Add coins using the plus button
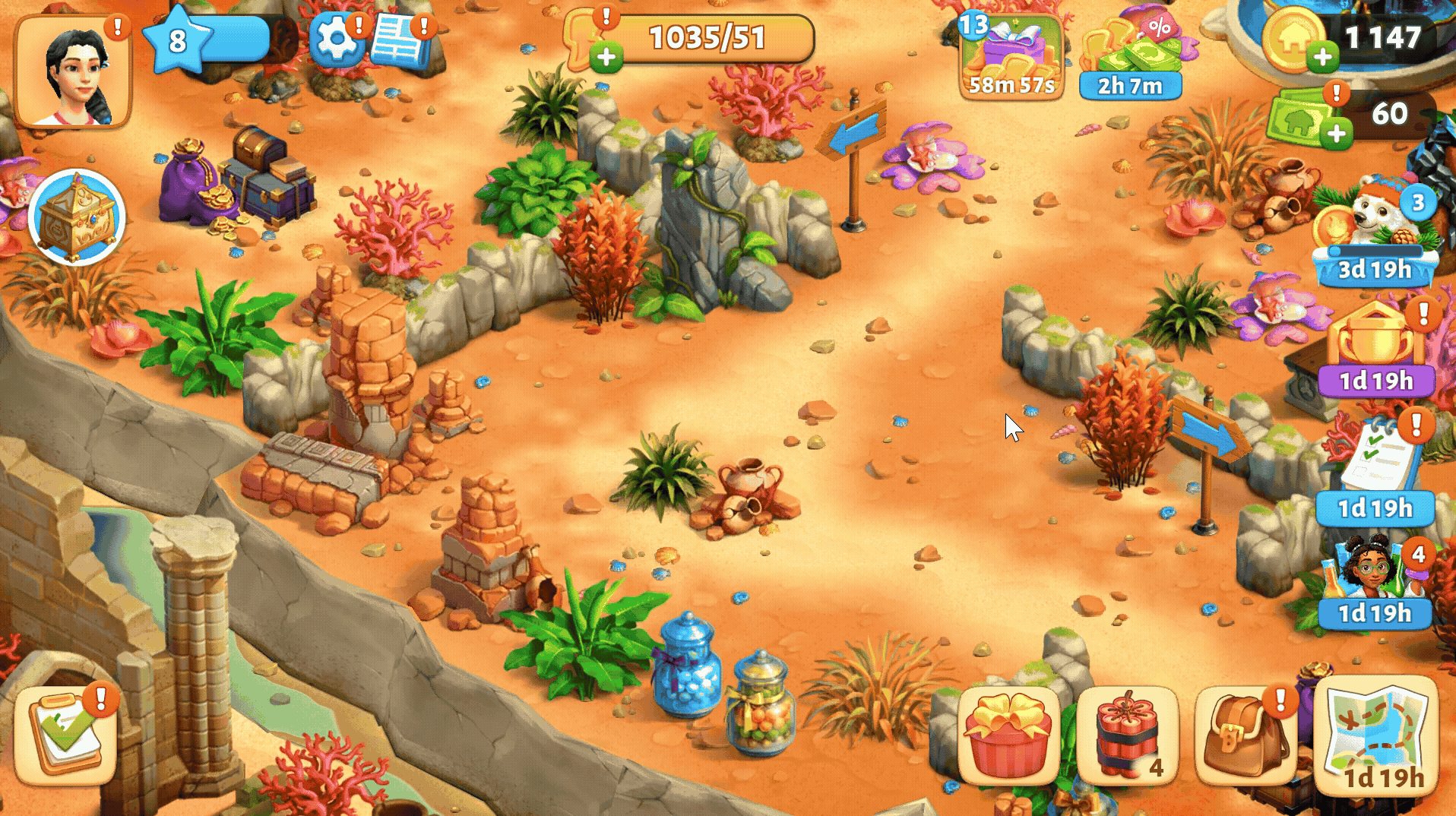 [1323, 56]
